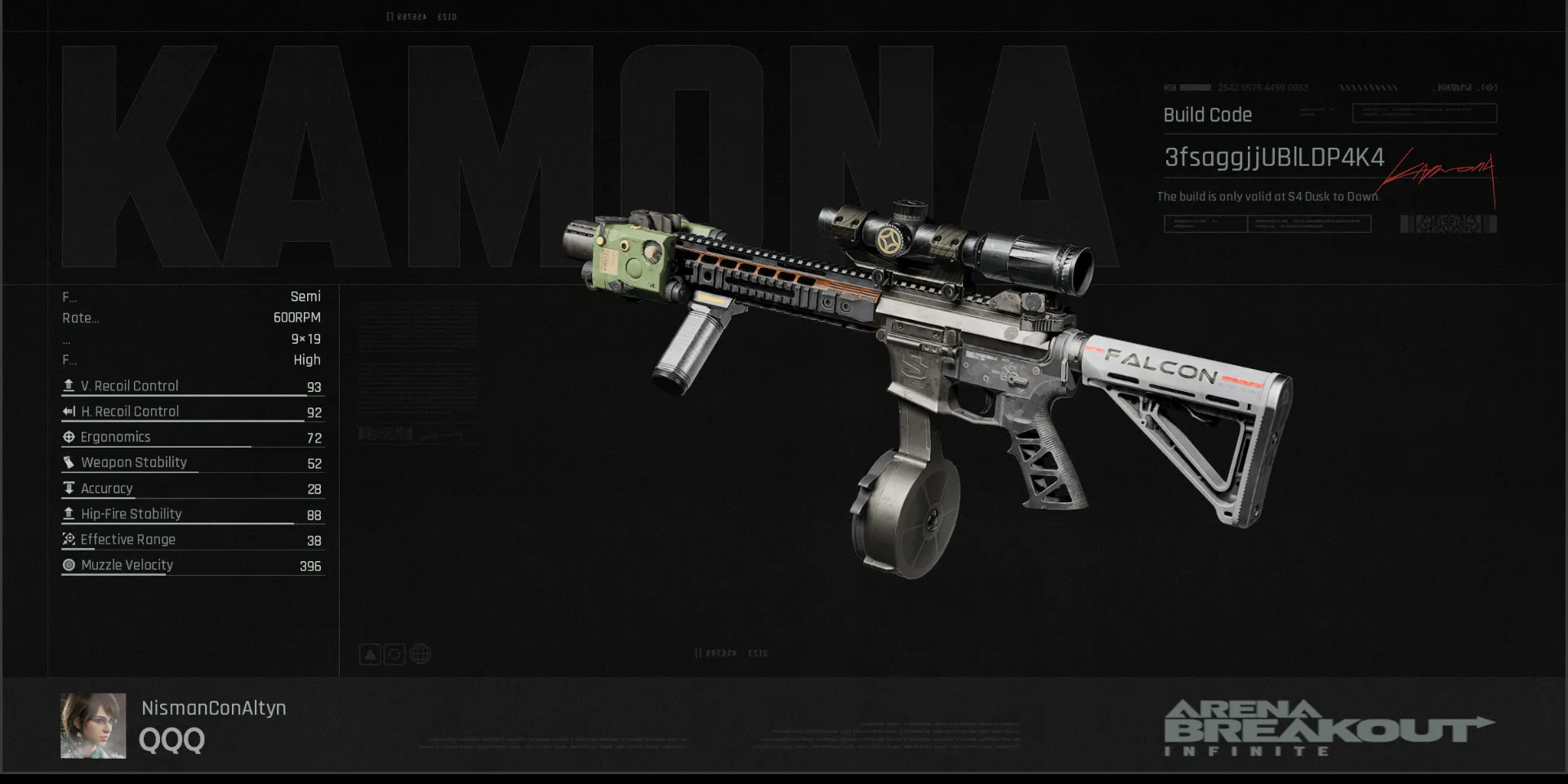
Task: Select the QQQ build name
Action: [x=171, y=740]
